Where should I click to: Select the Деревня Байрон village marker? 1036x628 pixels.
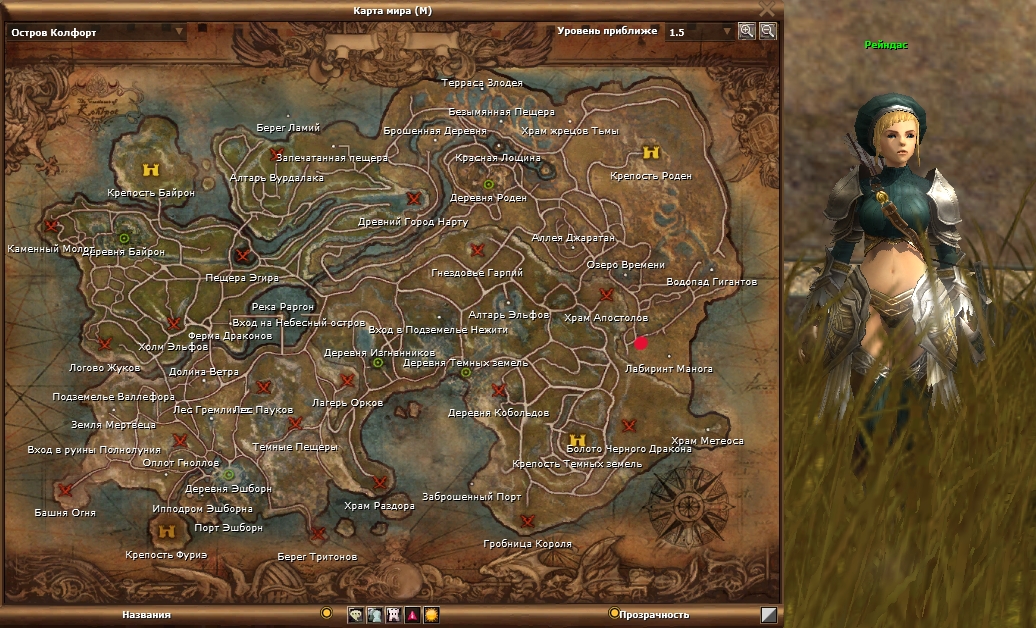click(x=124, y=238)
